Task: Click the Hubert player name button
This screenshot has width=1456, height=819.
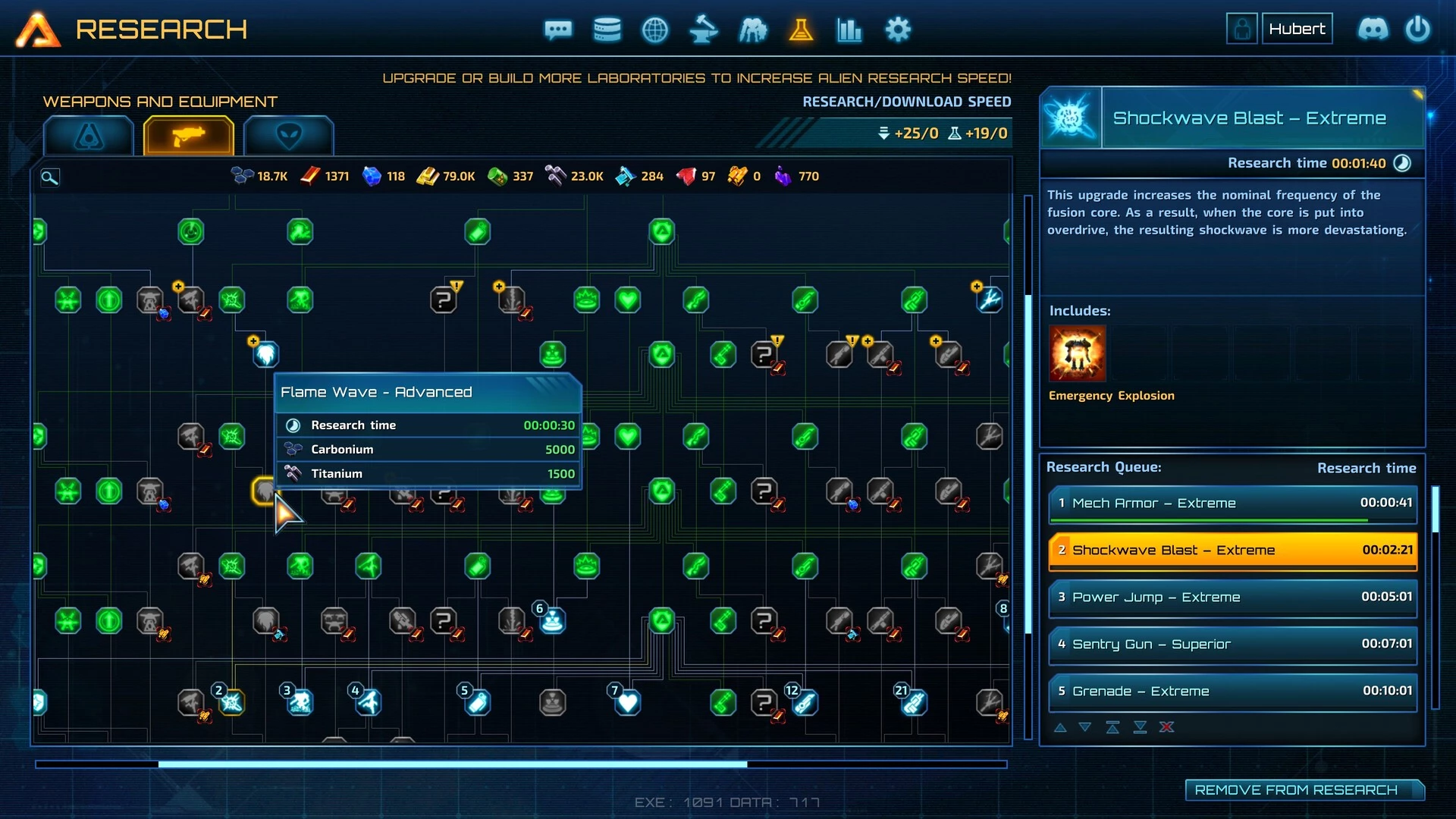Action: click(1297, 29)
